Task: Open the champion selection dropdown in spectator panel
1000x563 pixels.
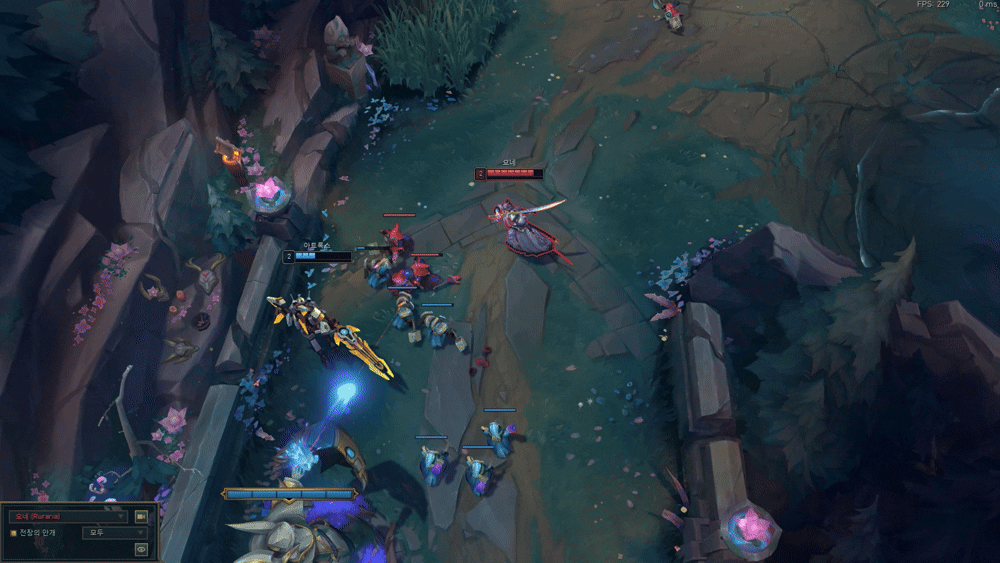Action: (x=68, y=516)
